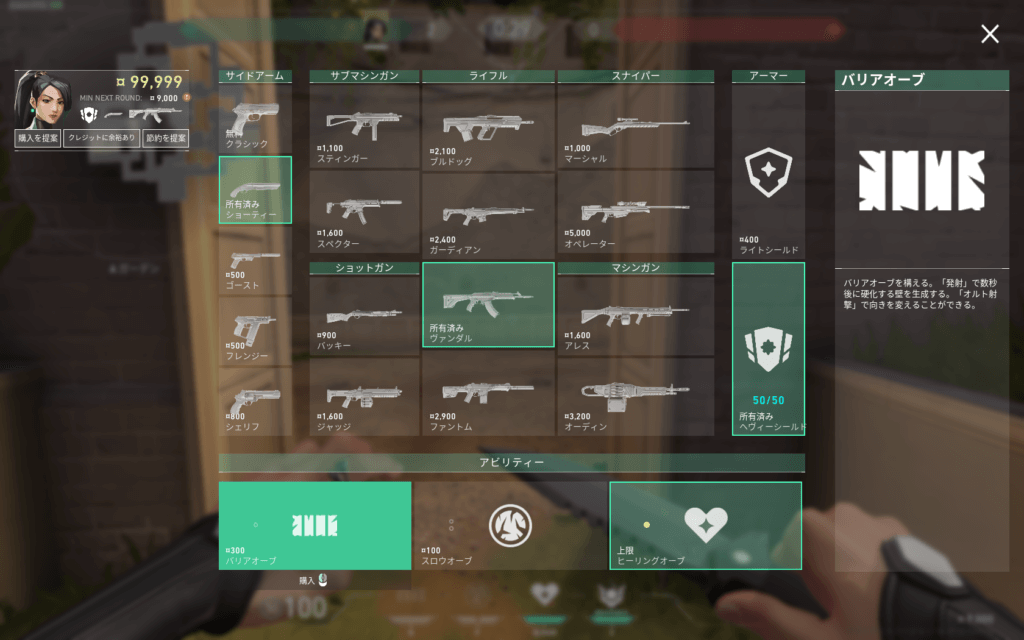This screenshot has width=1024, height=640.
Task: Purchase the Odin machine gun
Action: click(x=635, y=396)
